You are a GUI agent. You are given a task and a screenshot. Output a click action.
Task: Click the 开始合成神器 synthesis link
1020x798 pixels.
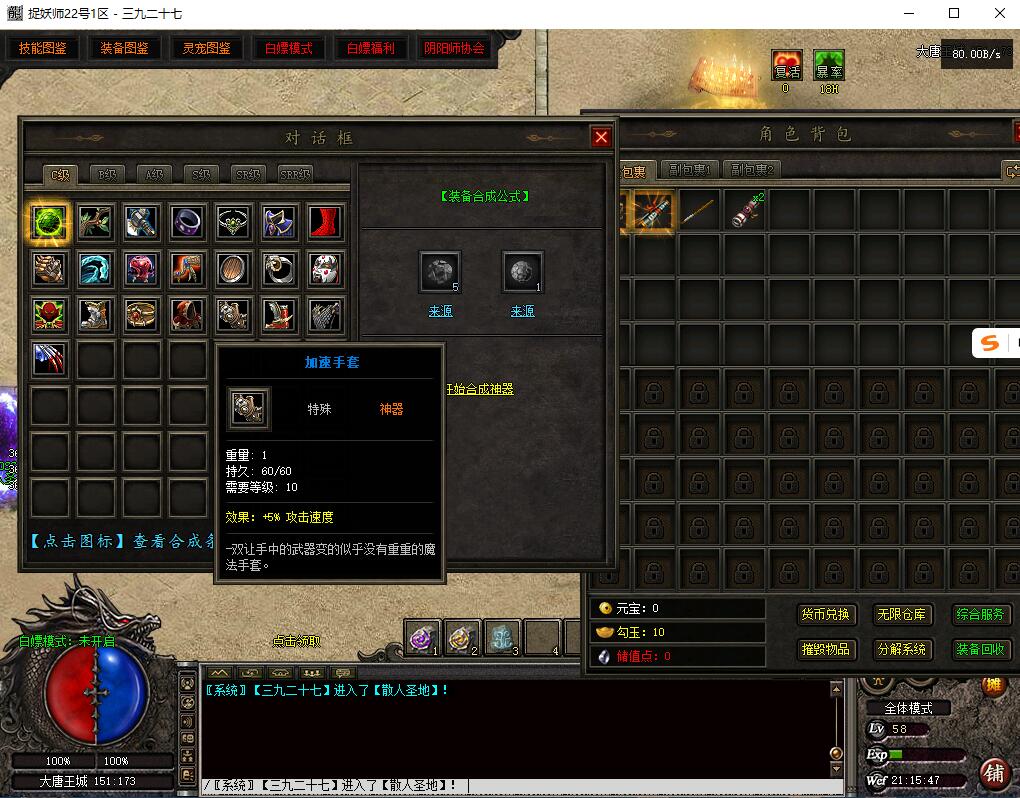click(x=480, y=389)
